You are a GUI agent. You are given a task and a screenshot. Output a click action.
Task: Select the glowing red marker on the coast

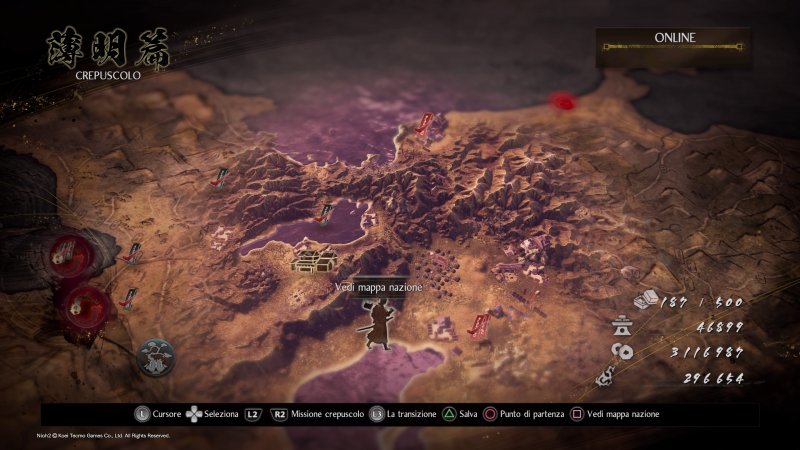565,101
